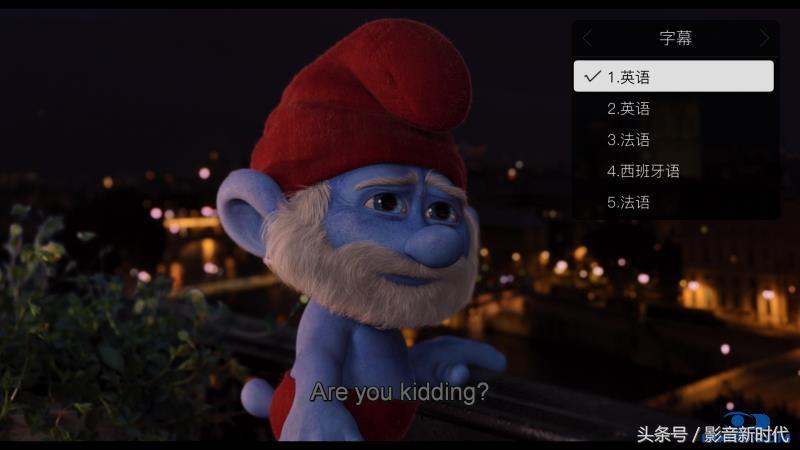Select the 4.西班牙语 subtitle track
800x450 pixels.
(x=673, y=171)
